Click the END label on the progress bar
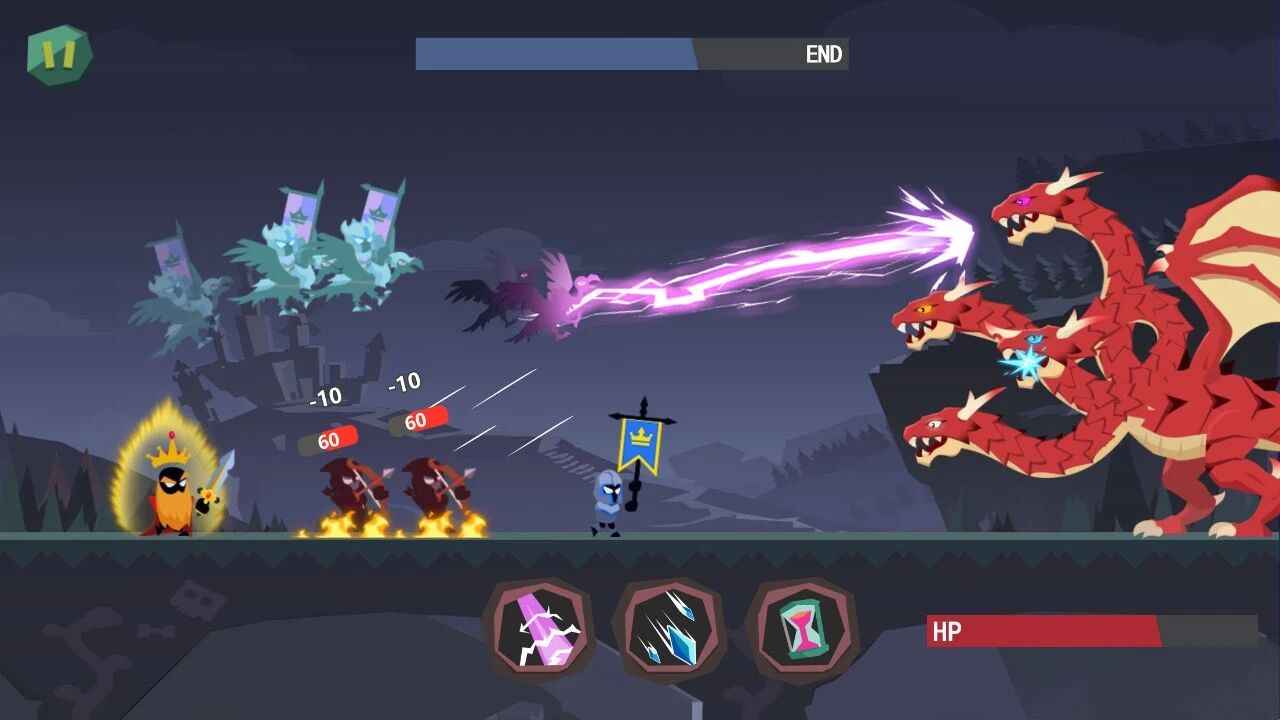The image size is (1280, 720). (823, 54)
